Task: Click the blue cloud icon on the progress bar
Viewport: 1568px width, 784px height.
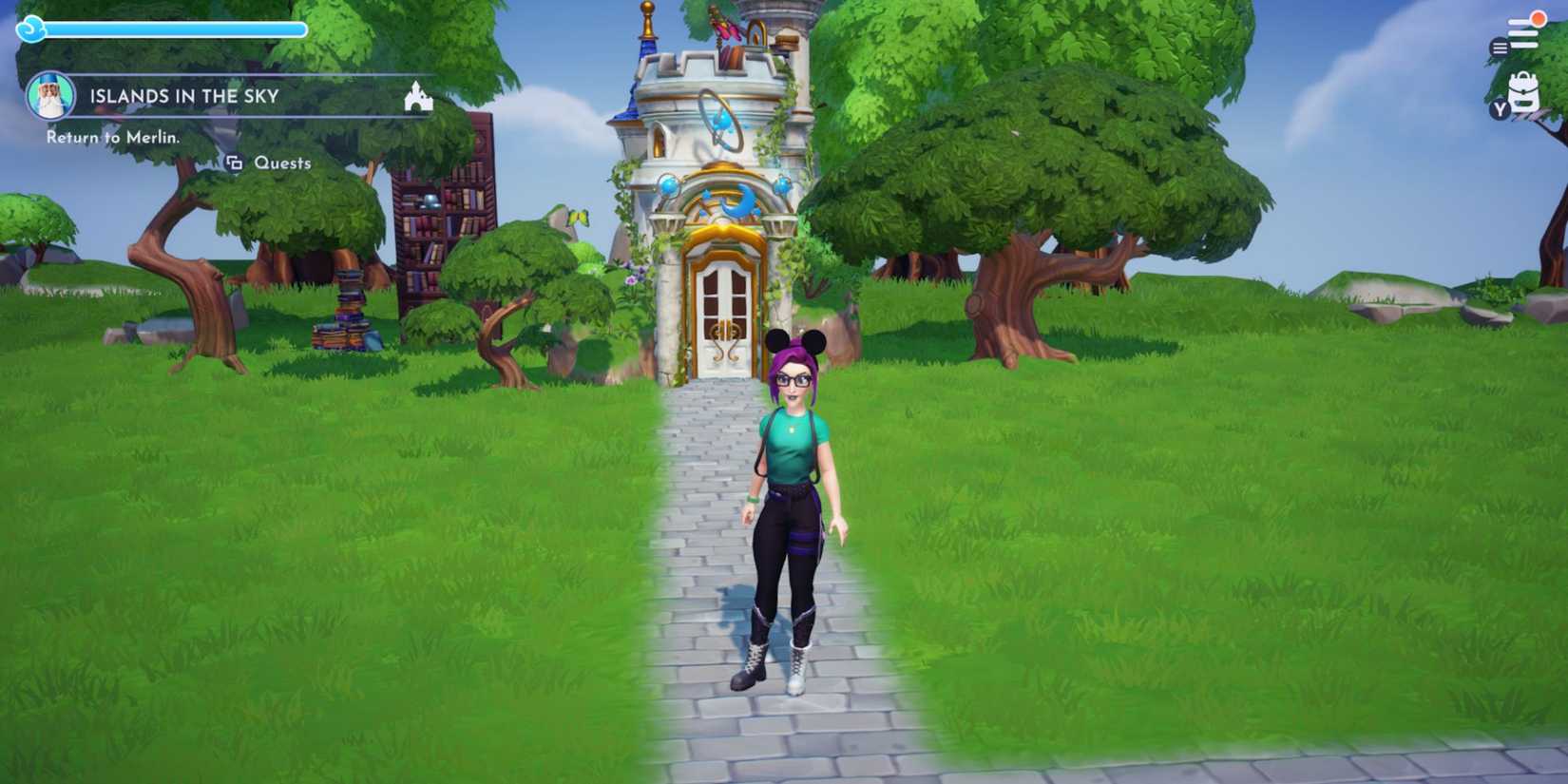Action: click(33, 28)
